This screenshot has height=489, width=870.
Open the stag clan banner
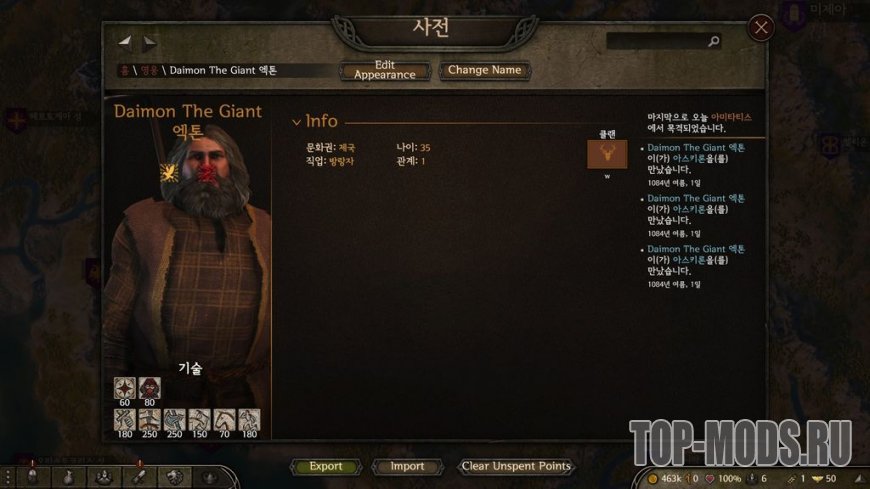[607, 155]
